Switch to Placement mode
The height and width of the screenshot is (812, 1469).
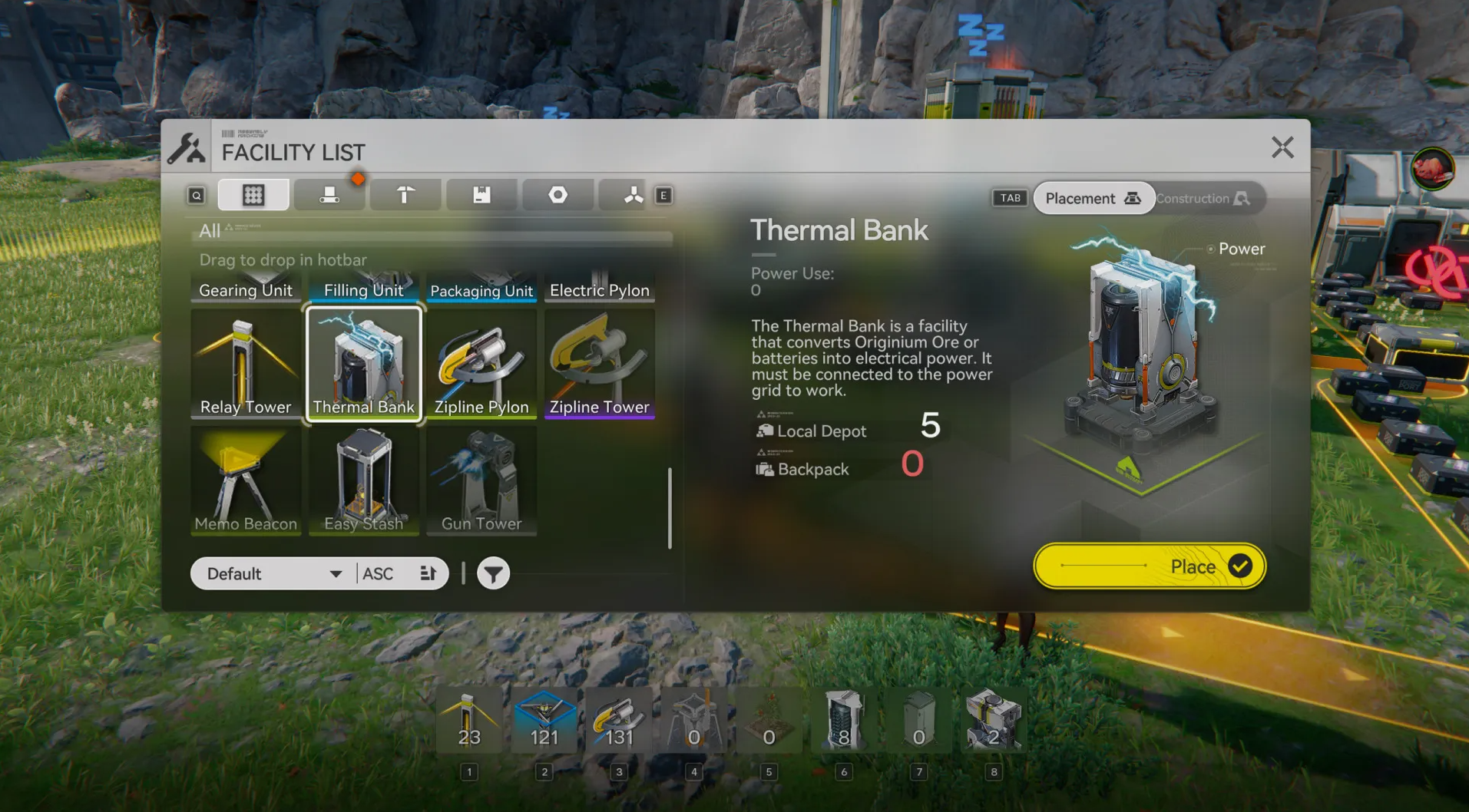click(1092, 199)
